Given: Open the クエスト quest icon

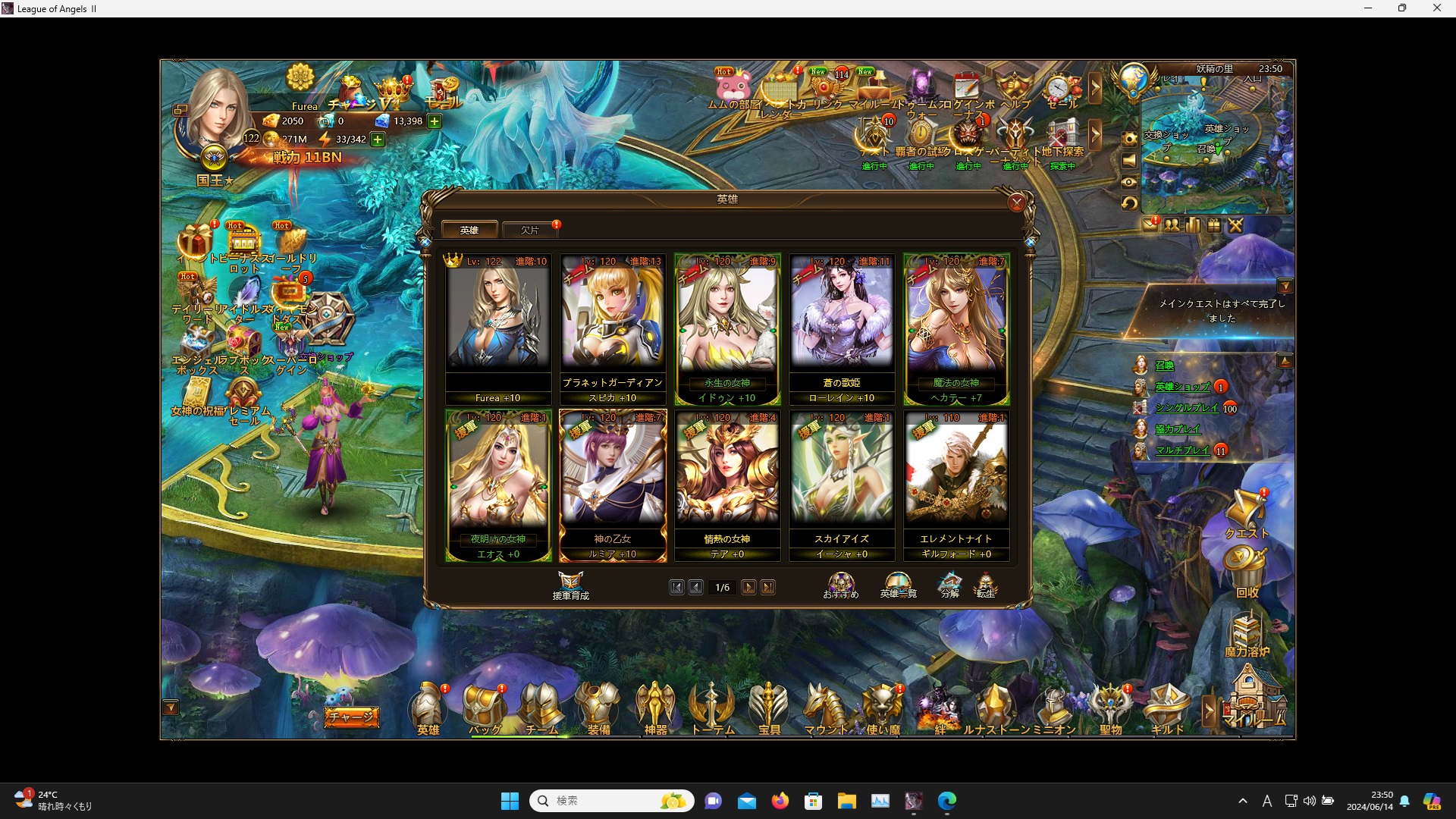Looking at the screenshot, I should coord(1246,514).
